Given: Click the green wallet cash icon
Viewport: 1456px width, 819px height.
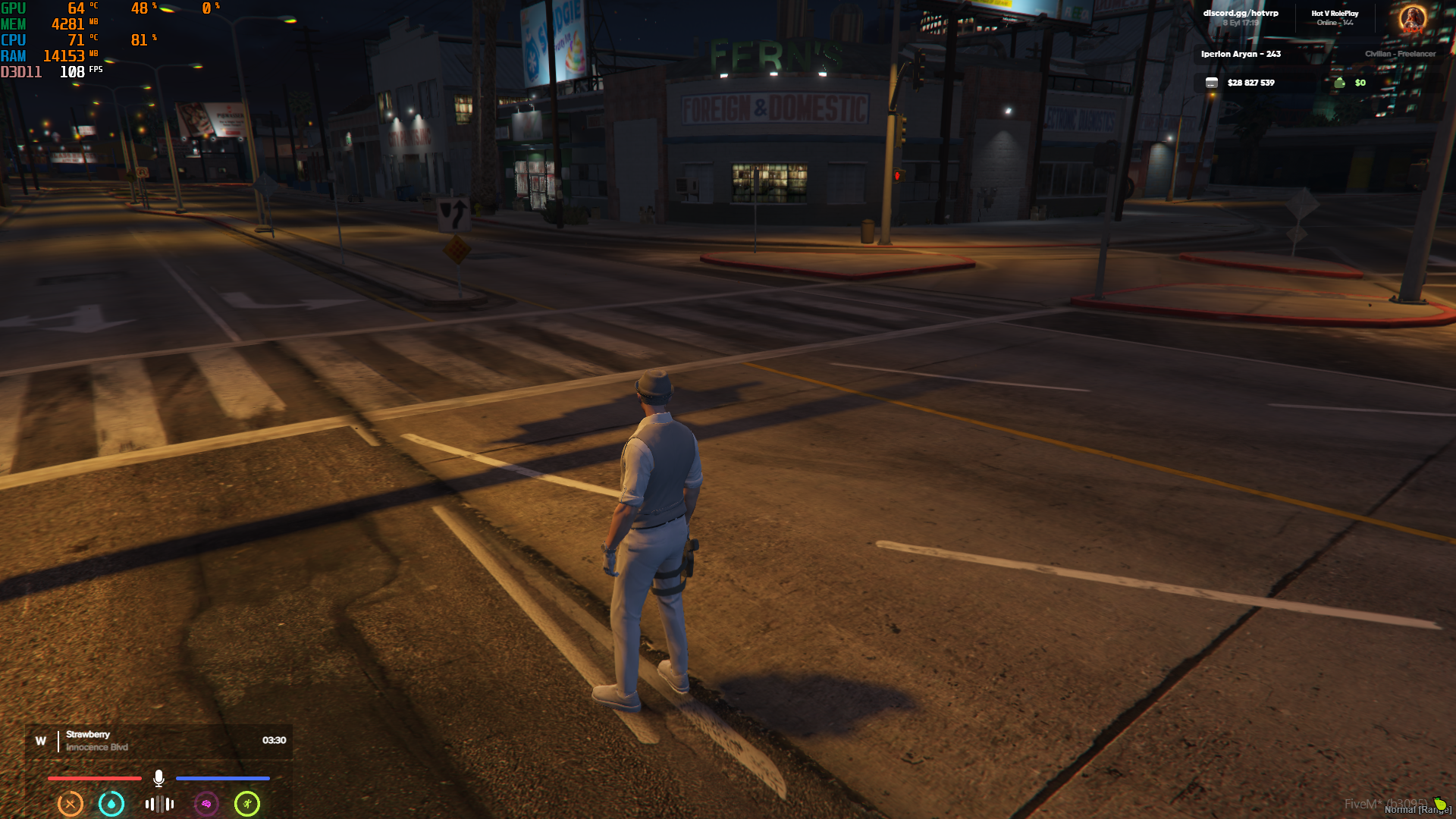Looking at the screenshot, I should point(1339,83).
